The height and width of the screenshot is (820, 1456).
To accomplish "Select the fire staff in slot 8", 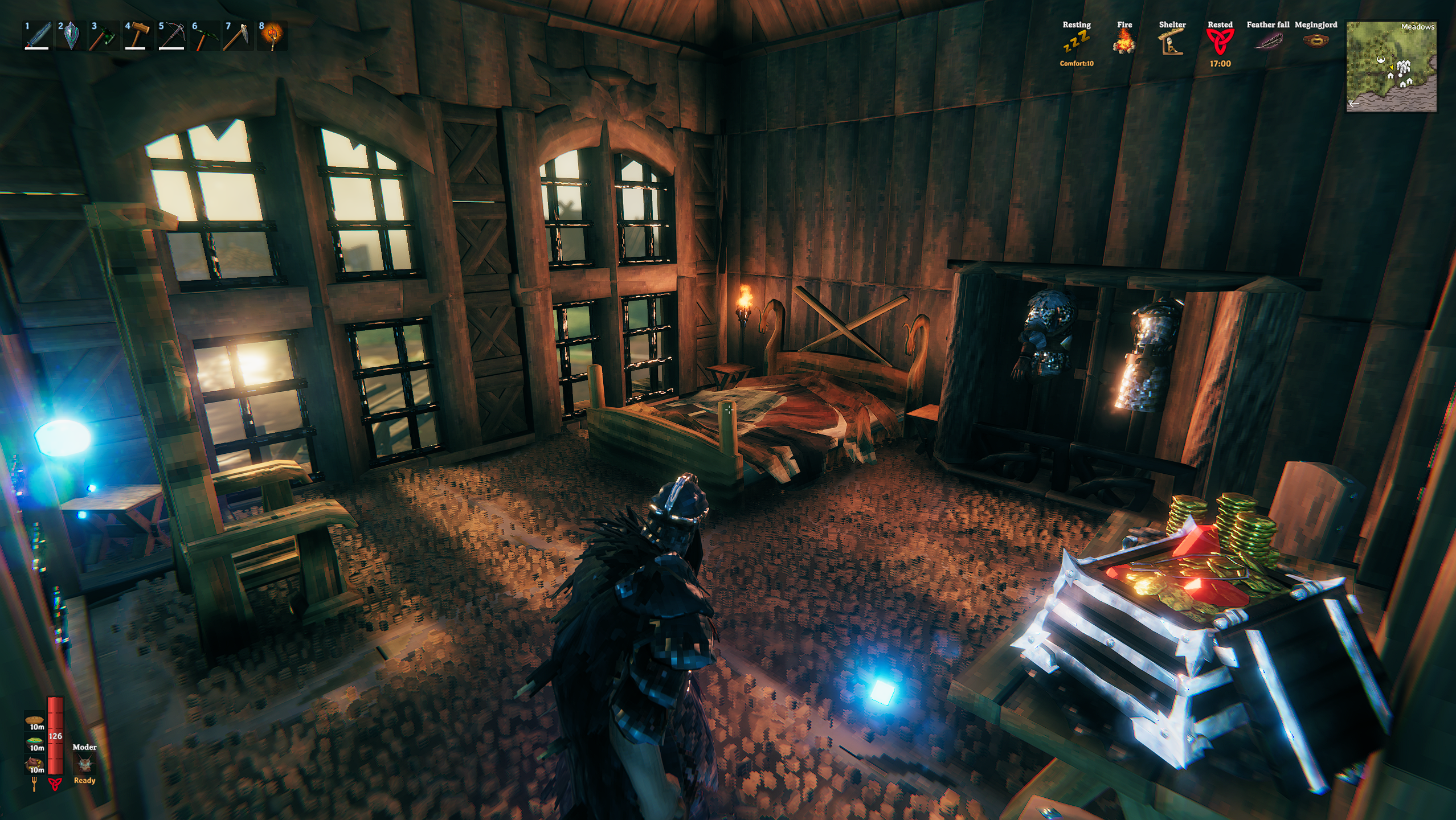I will click(x=272, y=36).
